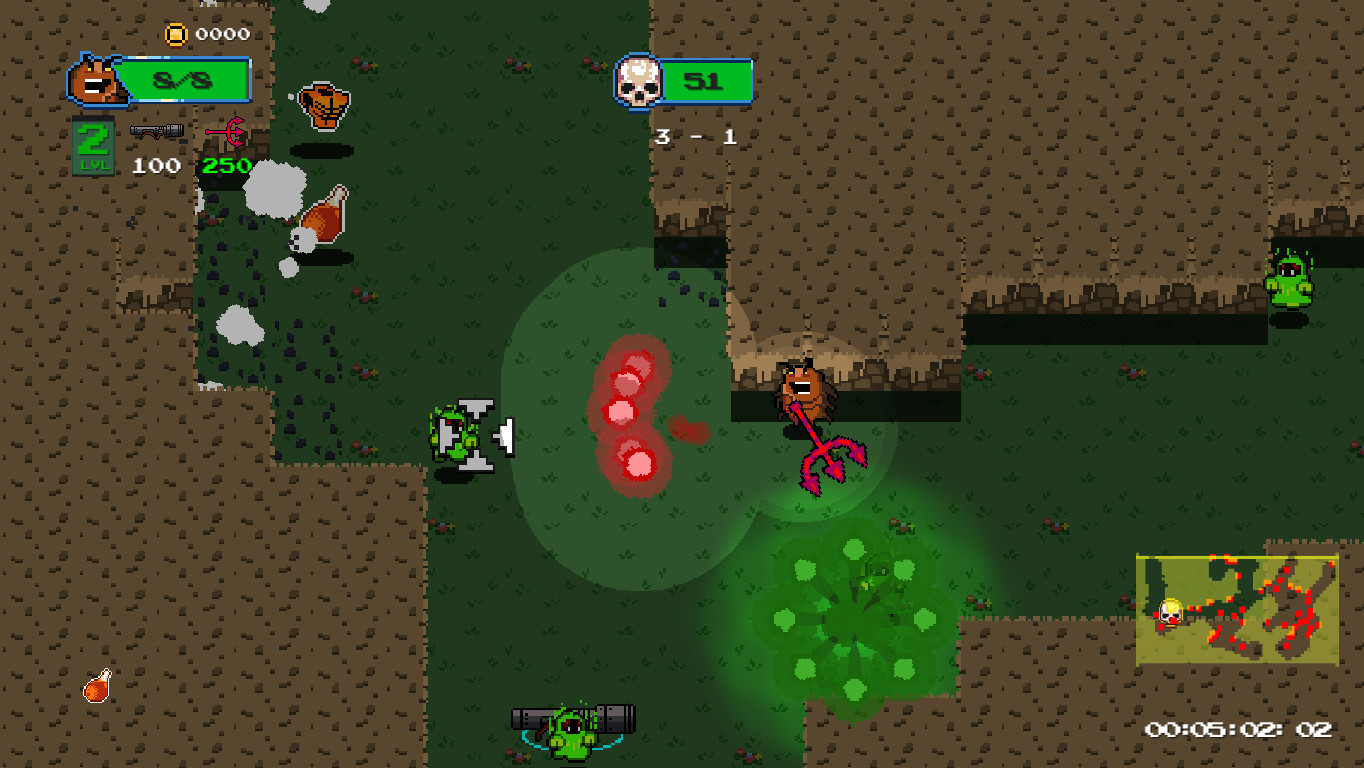The width and height of the screenshot is (1364, 768).
Task: Select the rifle weapon icon in the HUD
Action: [156, 129]
